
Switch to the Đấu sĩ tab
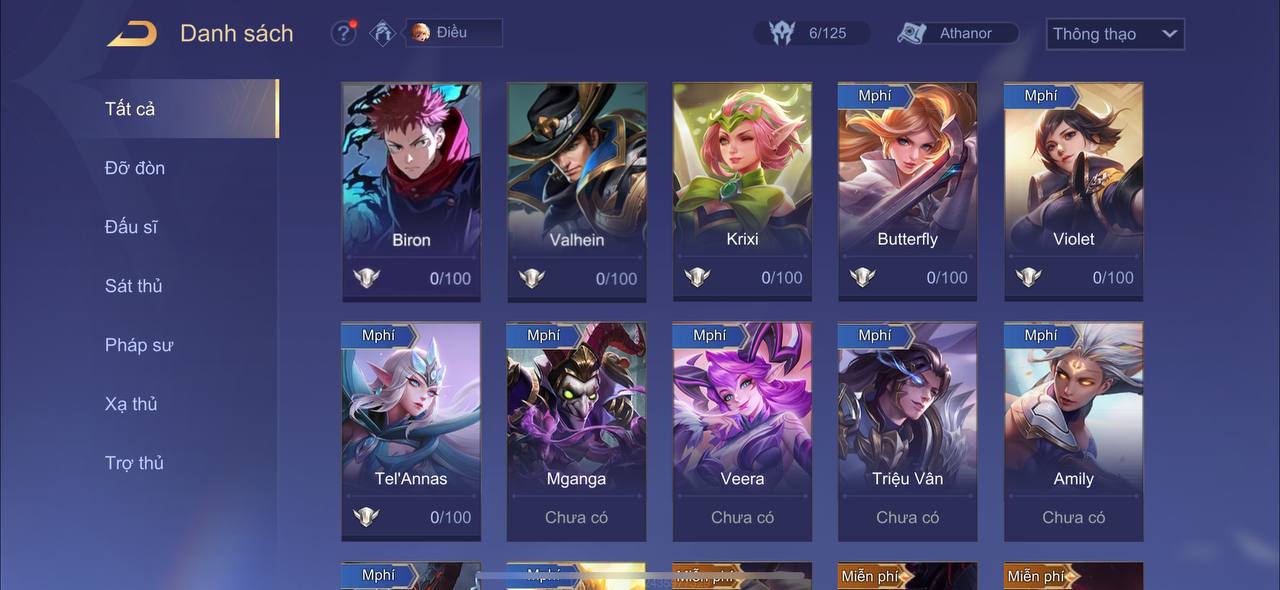(131, 226)
